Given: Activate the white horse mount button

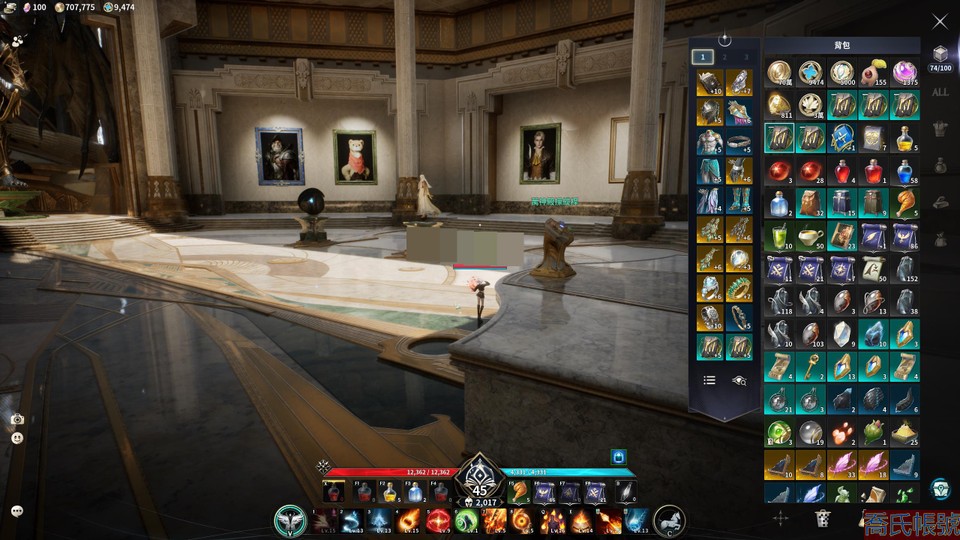Looking at the screenshot, I should (668, 521).
